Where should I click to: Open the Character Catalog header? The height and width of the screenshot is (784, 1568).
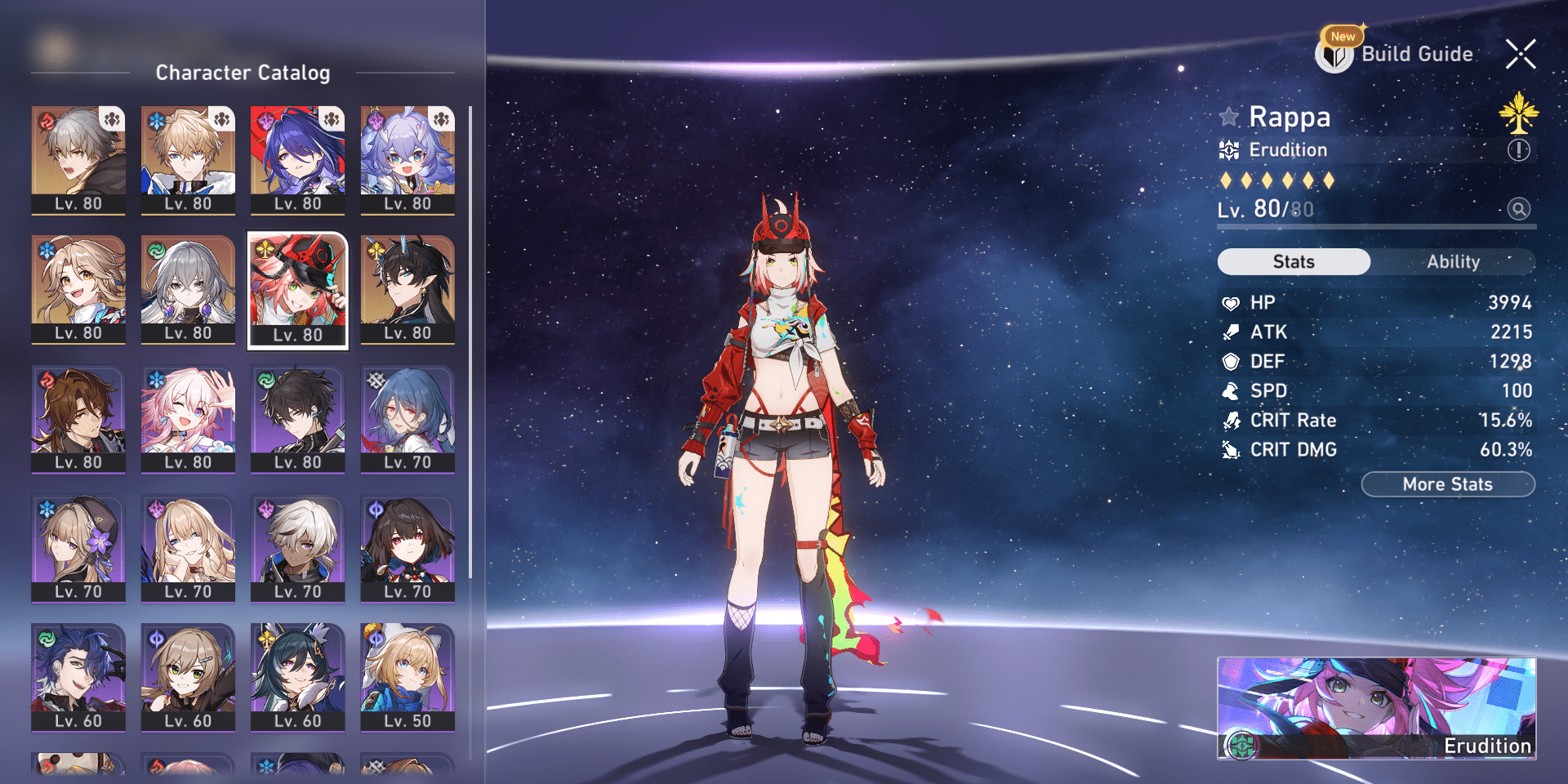tap(243, 73)
